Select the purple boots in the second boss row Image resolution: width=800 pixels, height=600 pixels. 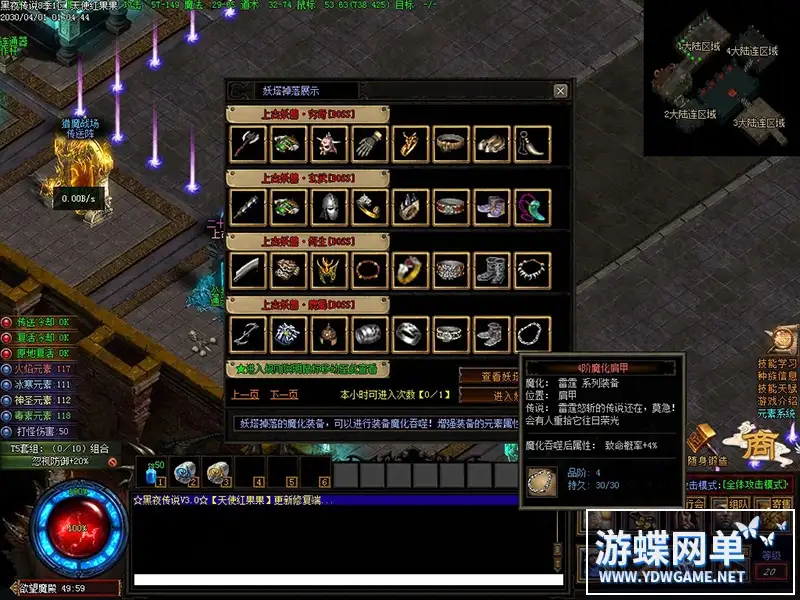491,207
